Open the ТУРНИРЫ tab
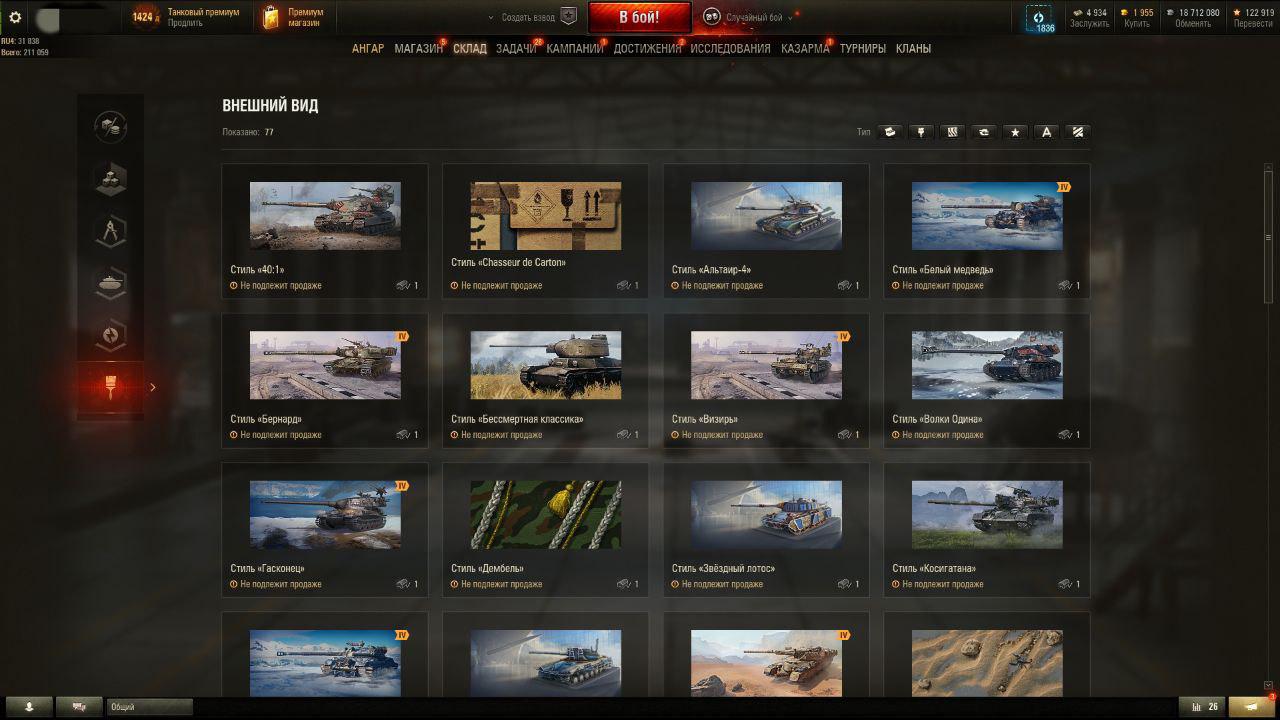 (862, 48)
